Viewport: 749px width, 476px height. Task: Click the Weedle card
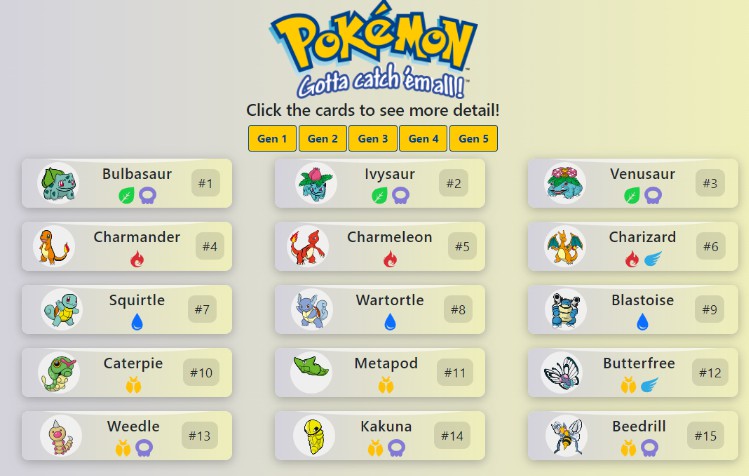[127, 436]
